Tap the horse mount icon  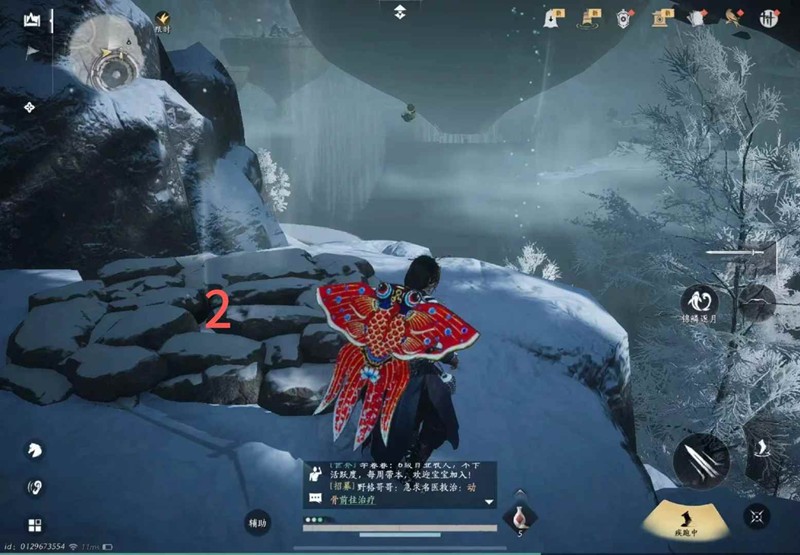[34, 450]
